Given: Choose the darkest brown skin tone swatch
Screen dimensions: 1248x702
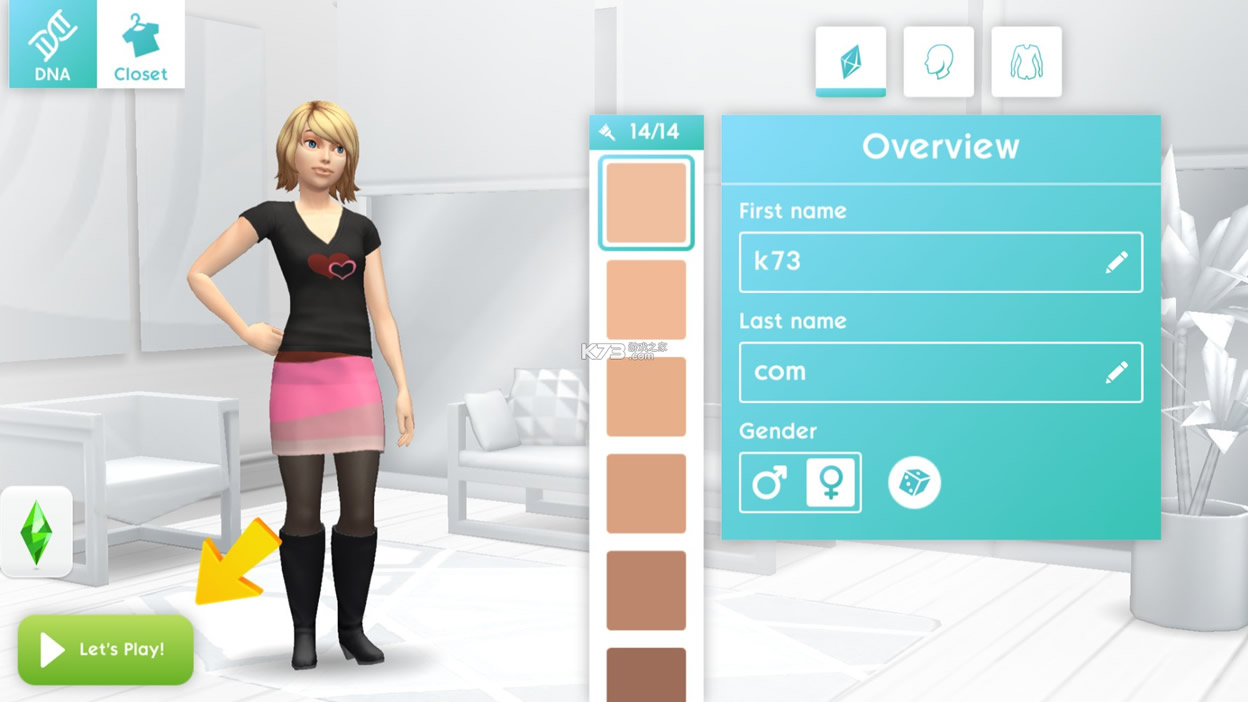Looking at the screenshot, I should coord(646,675).
